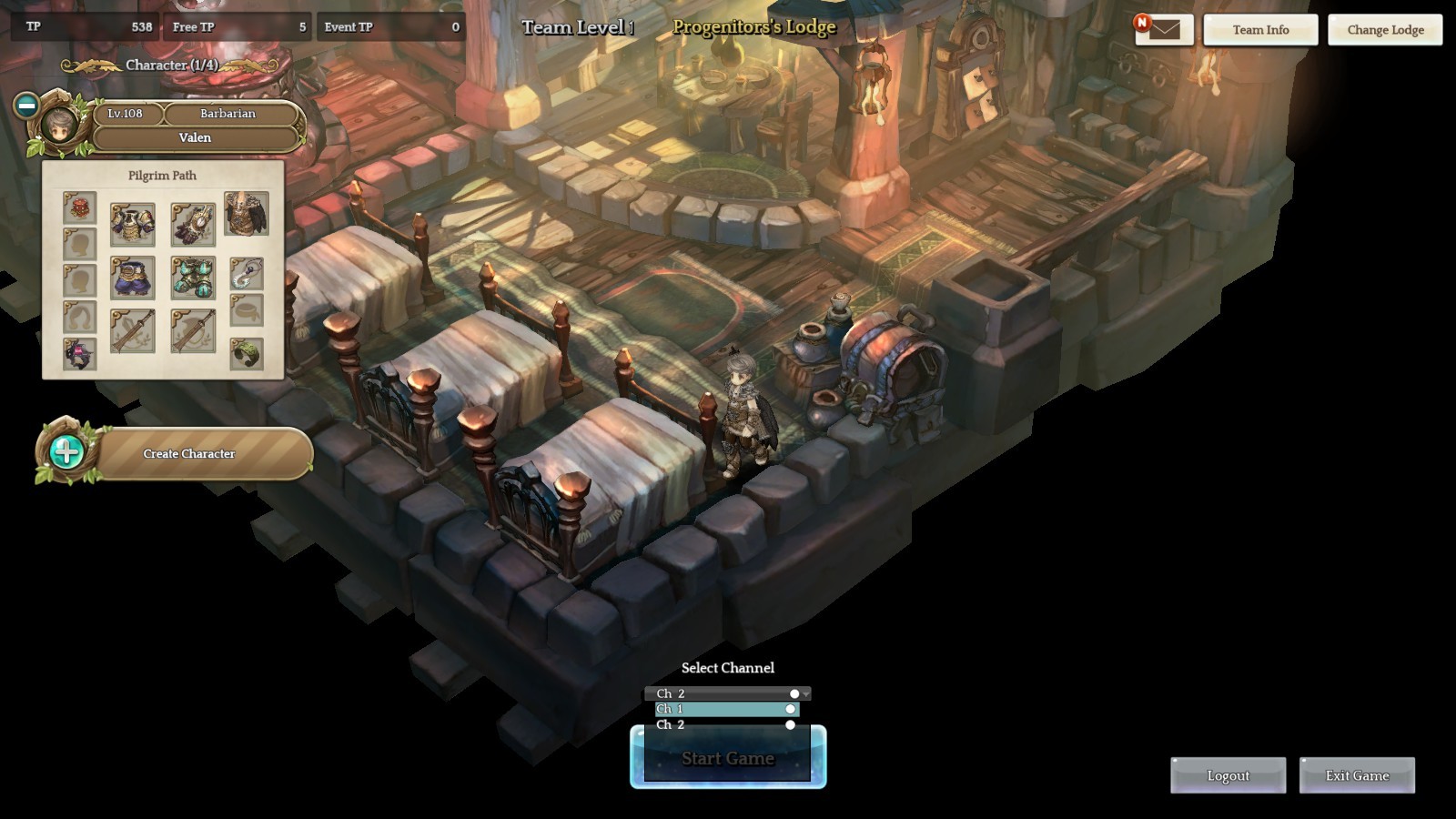Screen dimensions: 1456x819
Task: Open the Team Info panel
Action: 1260,30
